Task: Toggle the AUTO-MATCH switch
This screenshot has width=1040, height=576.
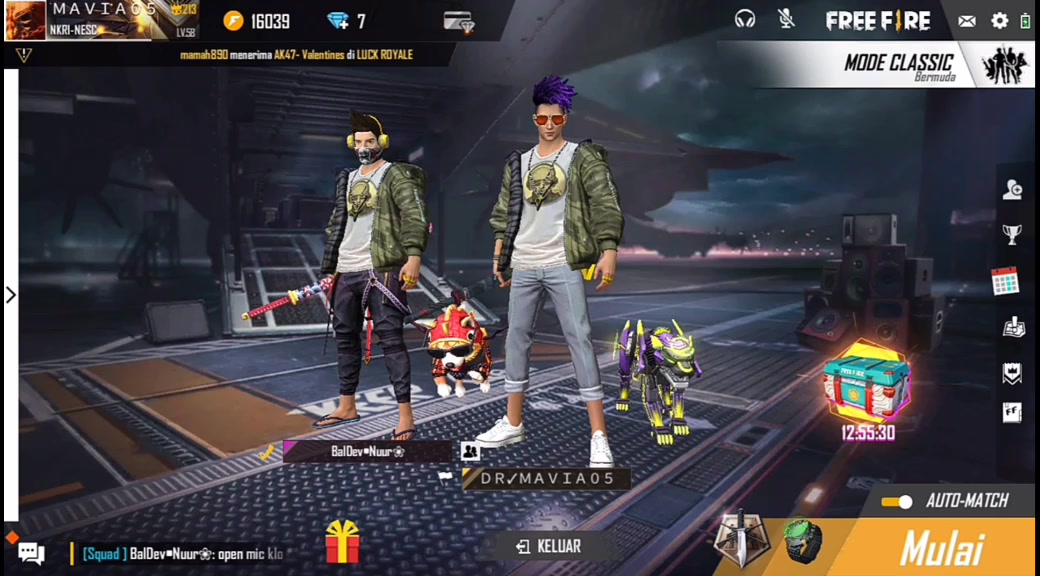Action: (897, 501)
